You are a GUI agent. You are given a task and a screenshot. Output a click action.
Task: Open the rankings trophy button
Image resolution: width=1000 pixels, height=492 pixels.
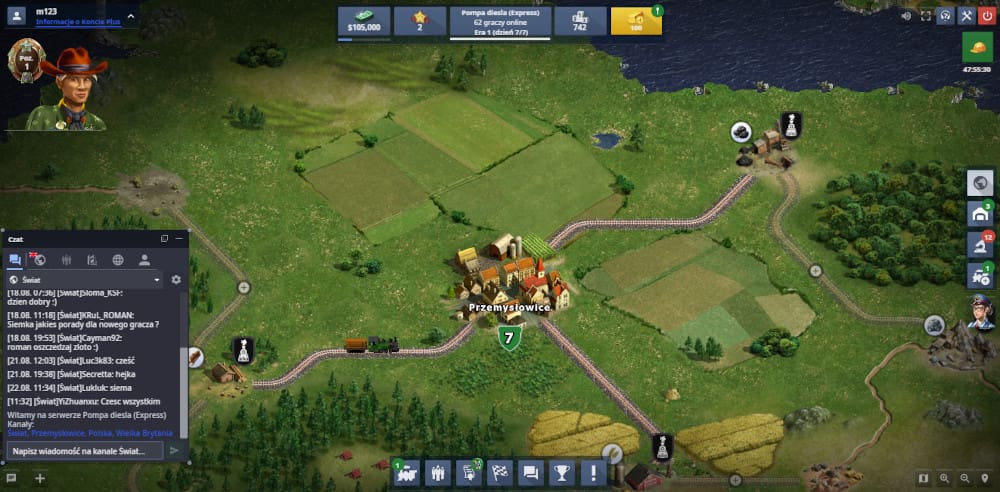click(563, 473)
